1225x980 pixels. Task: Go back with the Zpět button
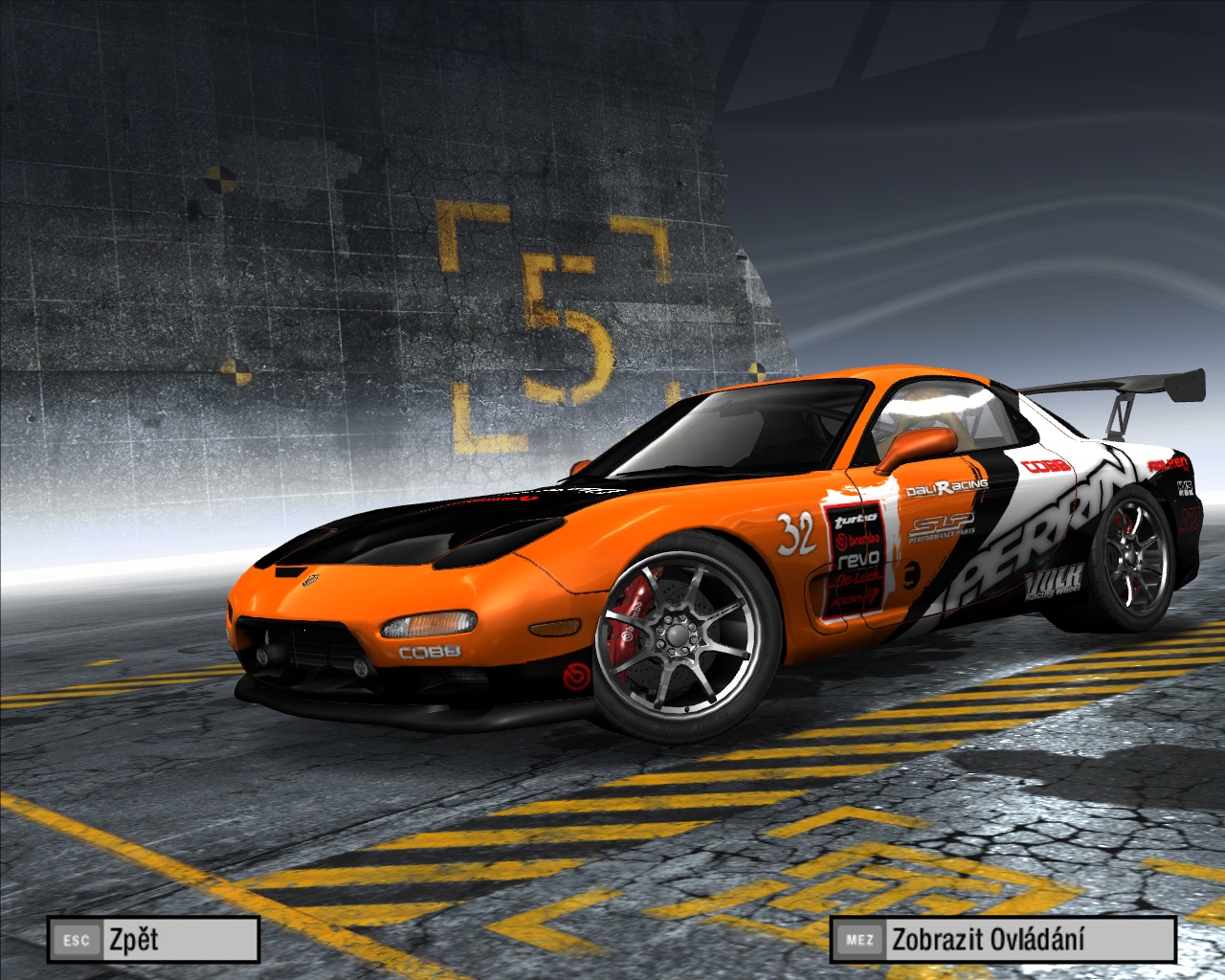(x=153, y=939)
